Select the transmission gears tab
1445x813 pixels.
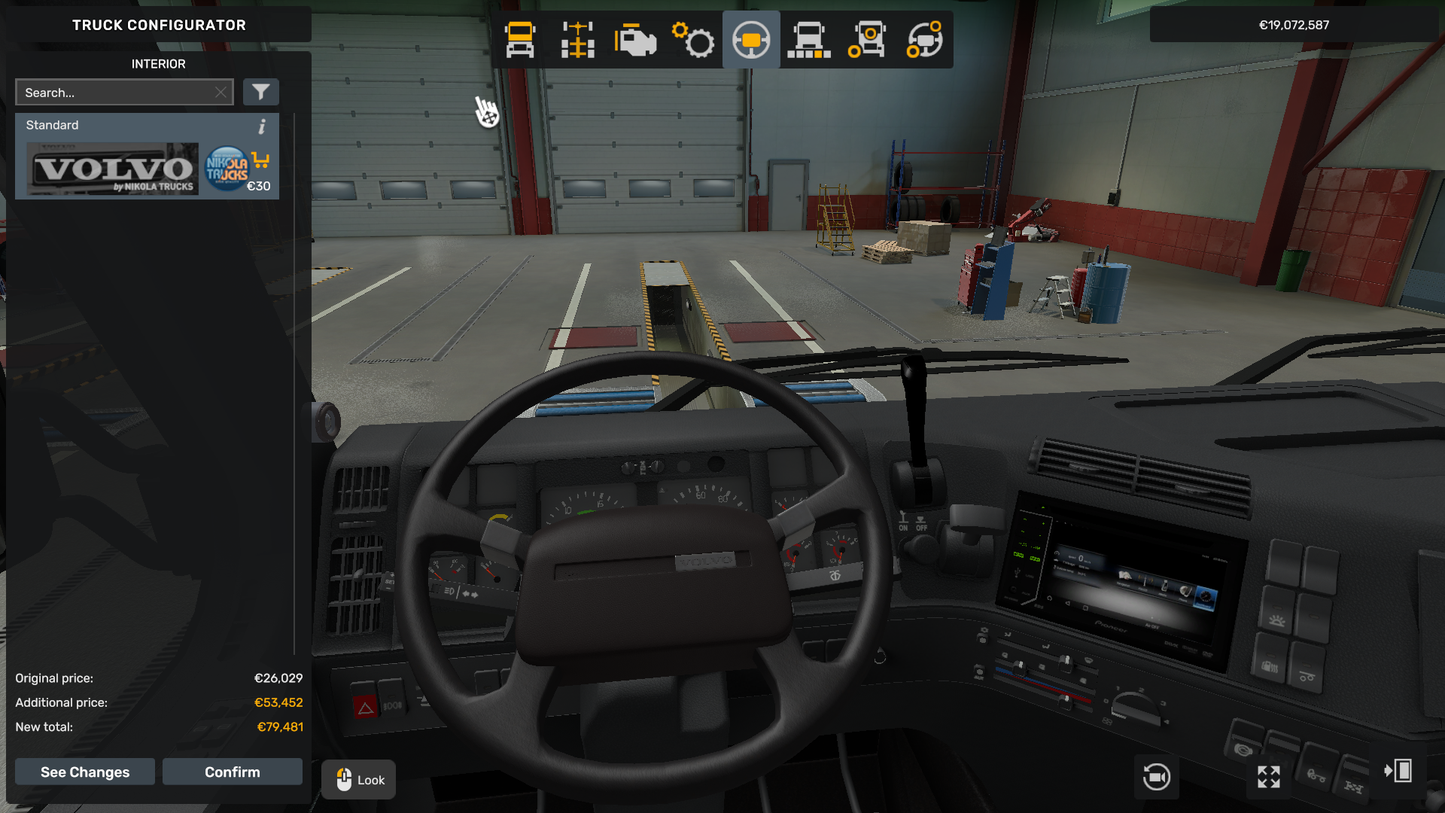click(x=693, y=40)
